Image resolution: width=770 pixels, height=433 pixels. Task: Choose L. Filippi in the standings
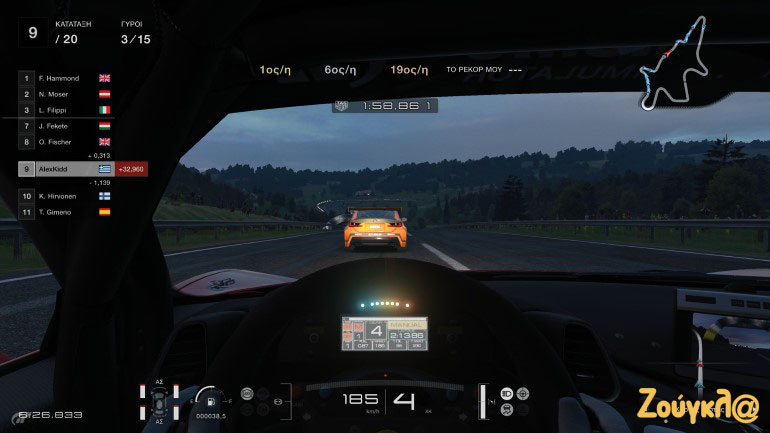(x=66, y=109)
